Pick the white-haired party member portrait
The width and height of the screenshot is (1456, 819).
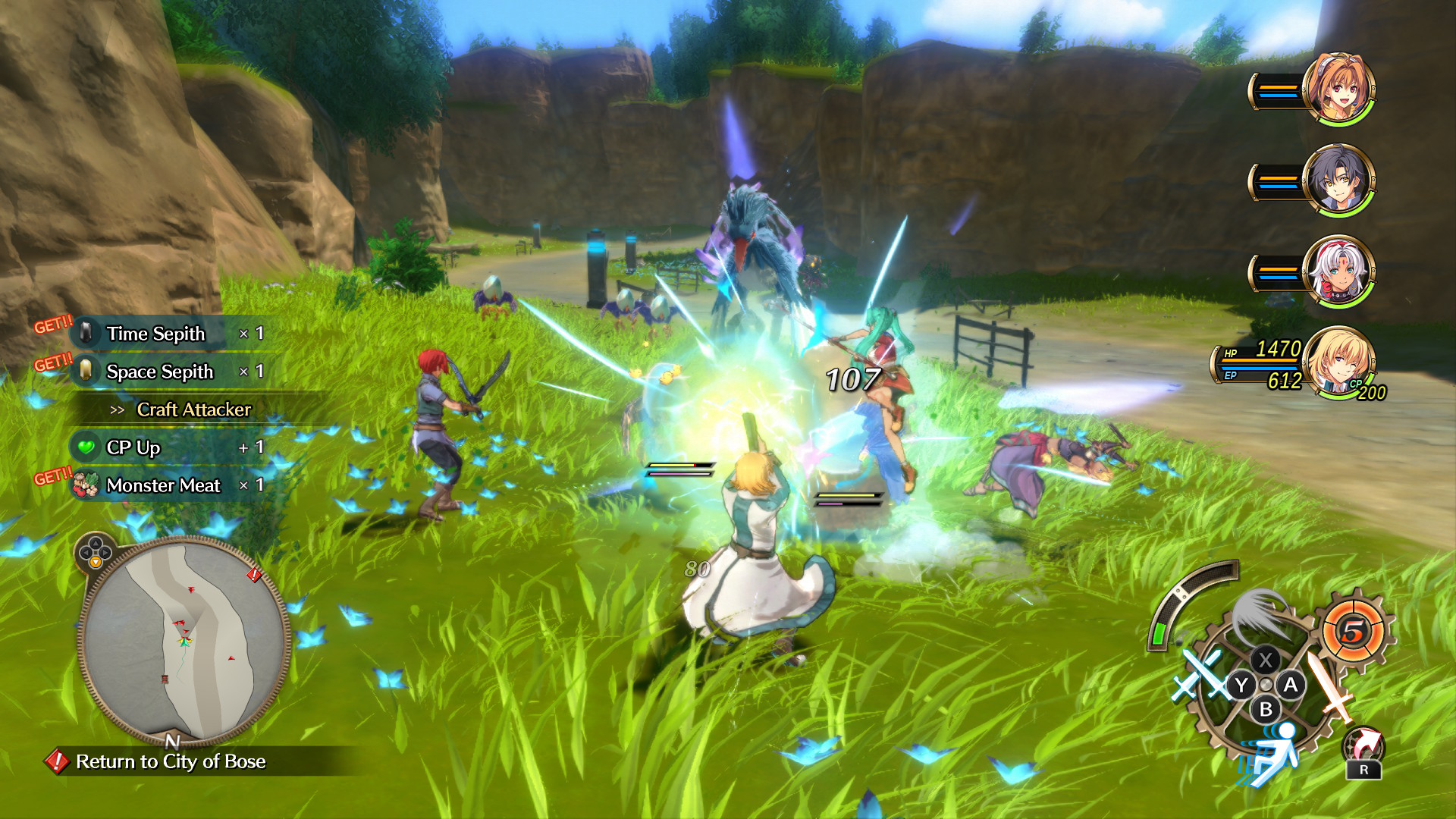coord(1338,271)
